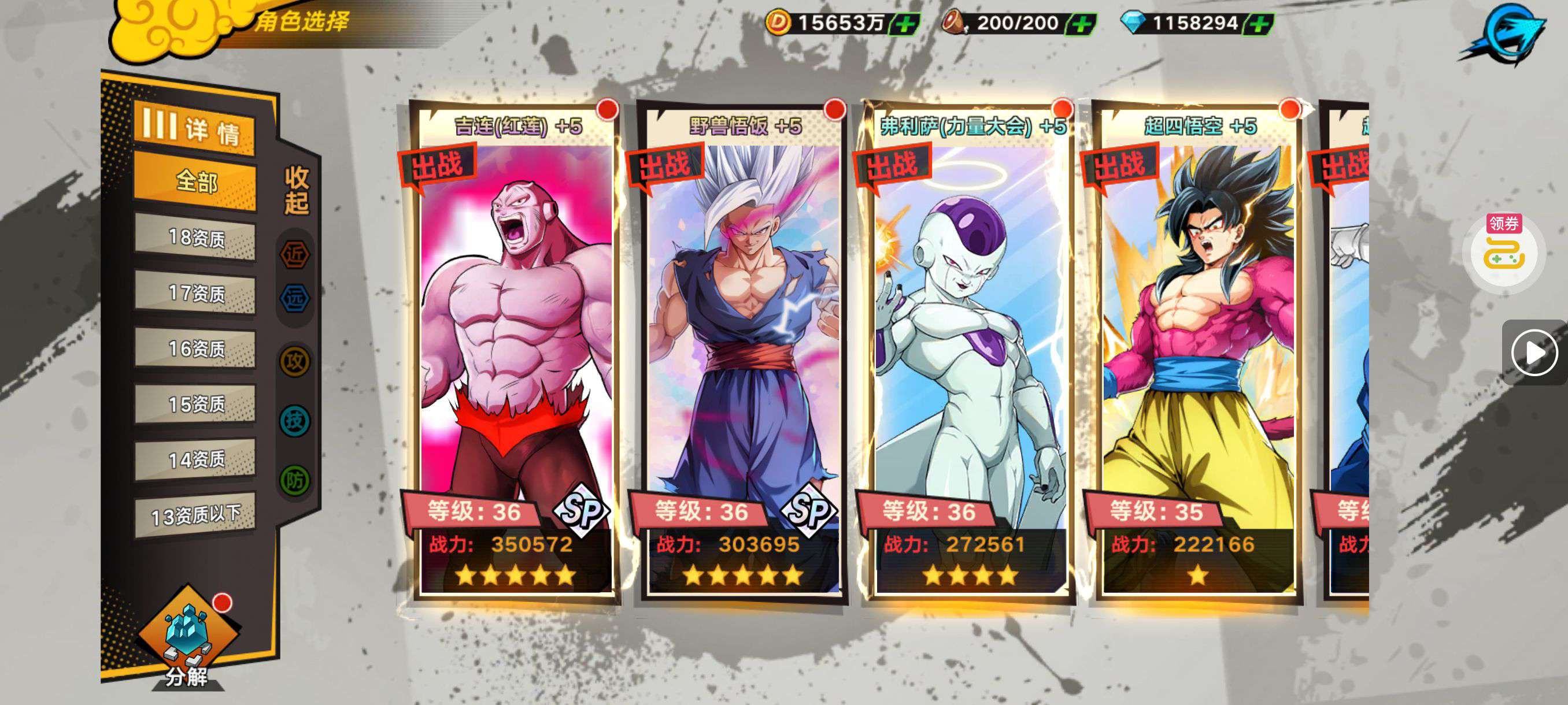Screen dimensions: 1568x705
Task: Collapse the filter panel with 收起
Action: pos(297,189)
